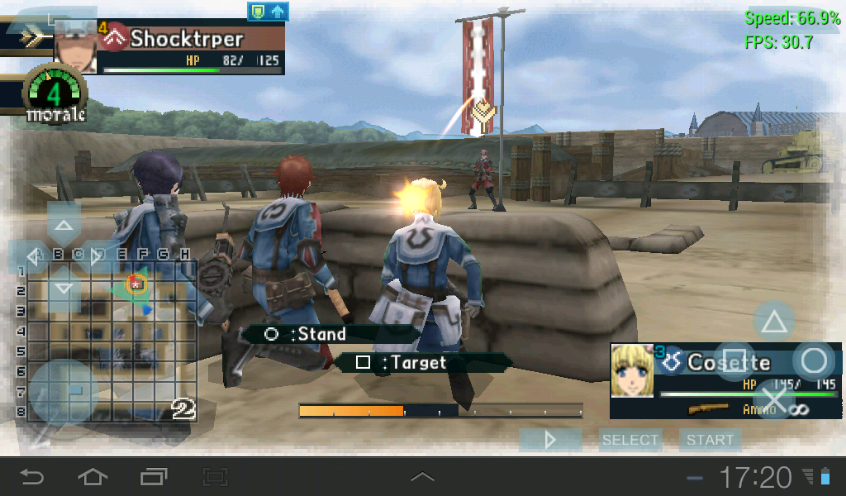Screen dimensions: 846x496
Task: Tap the D-pad right arrow
Action: coord(97,257)
